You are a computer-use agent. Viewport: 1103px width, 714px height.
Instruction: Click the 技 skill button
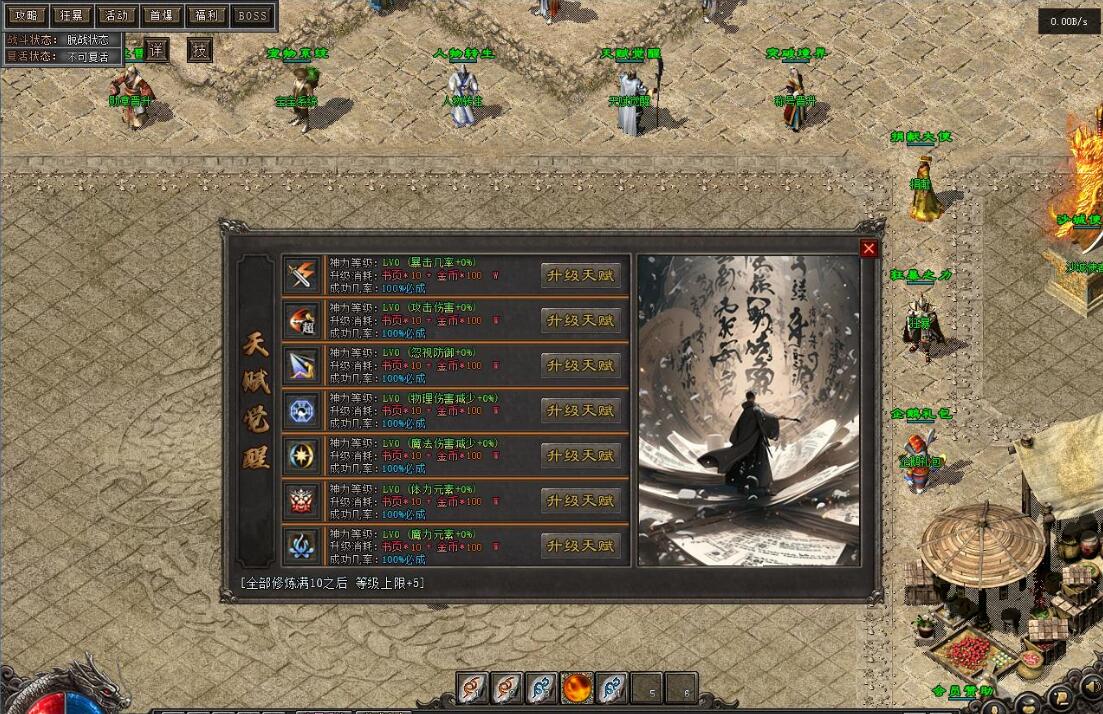pyautogui.click(x=201, y=51)
